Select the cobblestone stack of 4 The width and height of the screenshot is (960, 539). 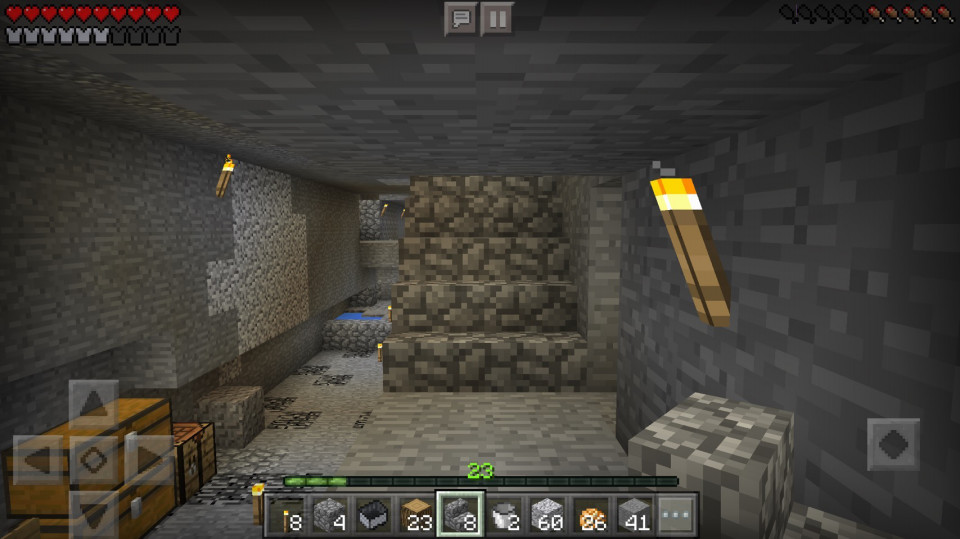click(331, 514)
